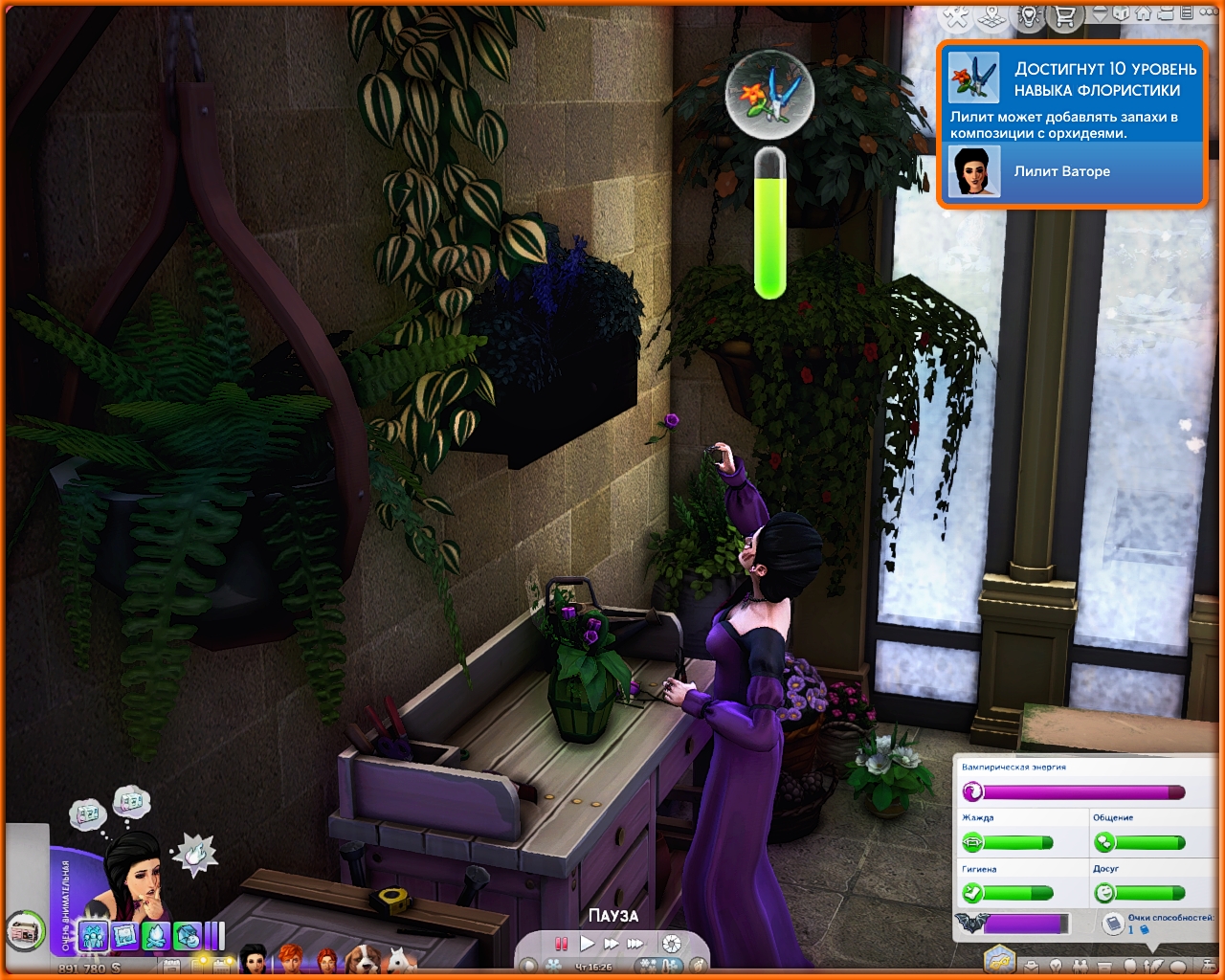
Task: Select the black-haired Sim household portrait
Action: tap(254, 959)
